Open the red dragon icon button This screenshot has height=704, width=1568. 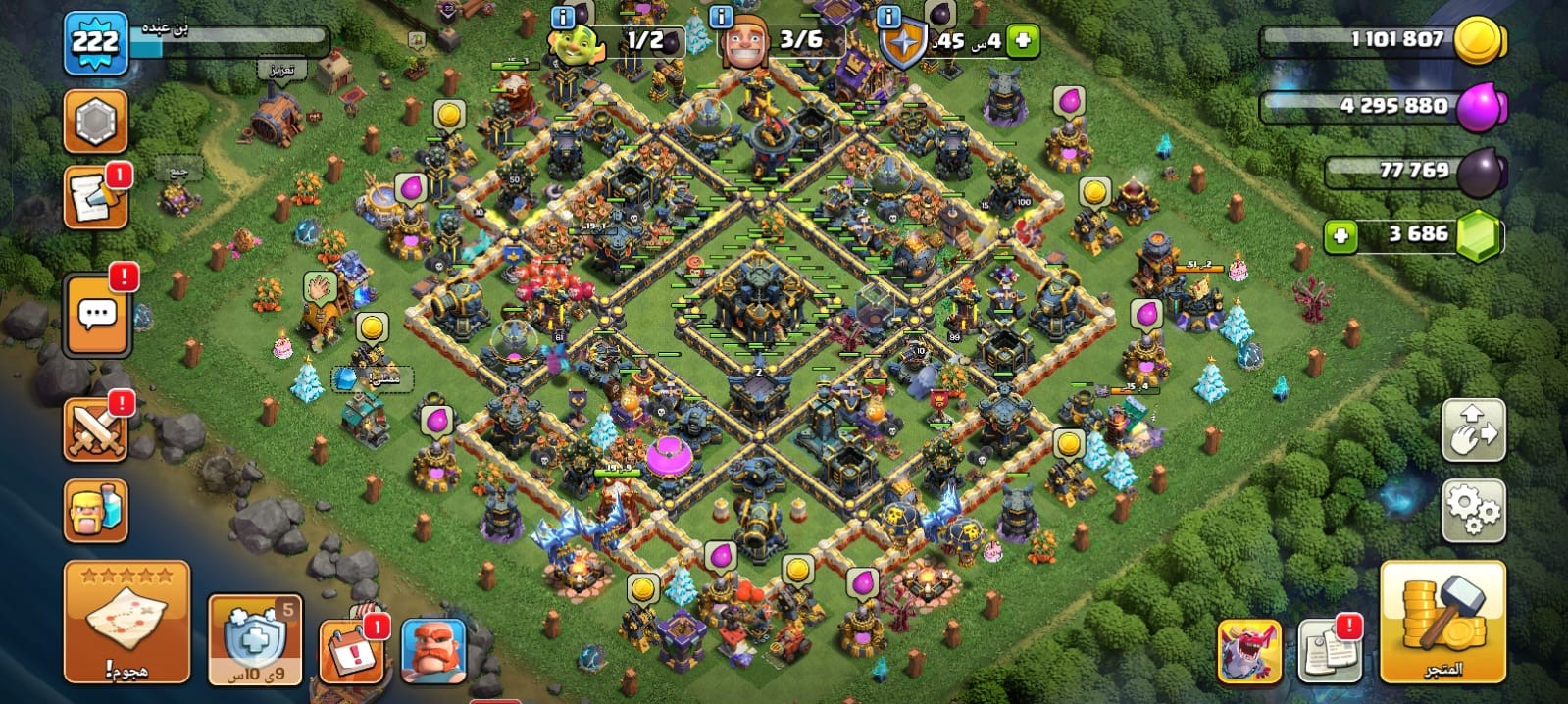point(1249,650)
